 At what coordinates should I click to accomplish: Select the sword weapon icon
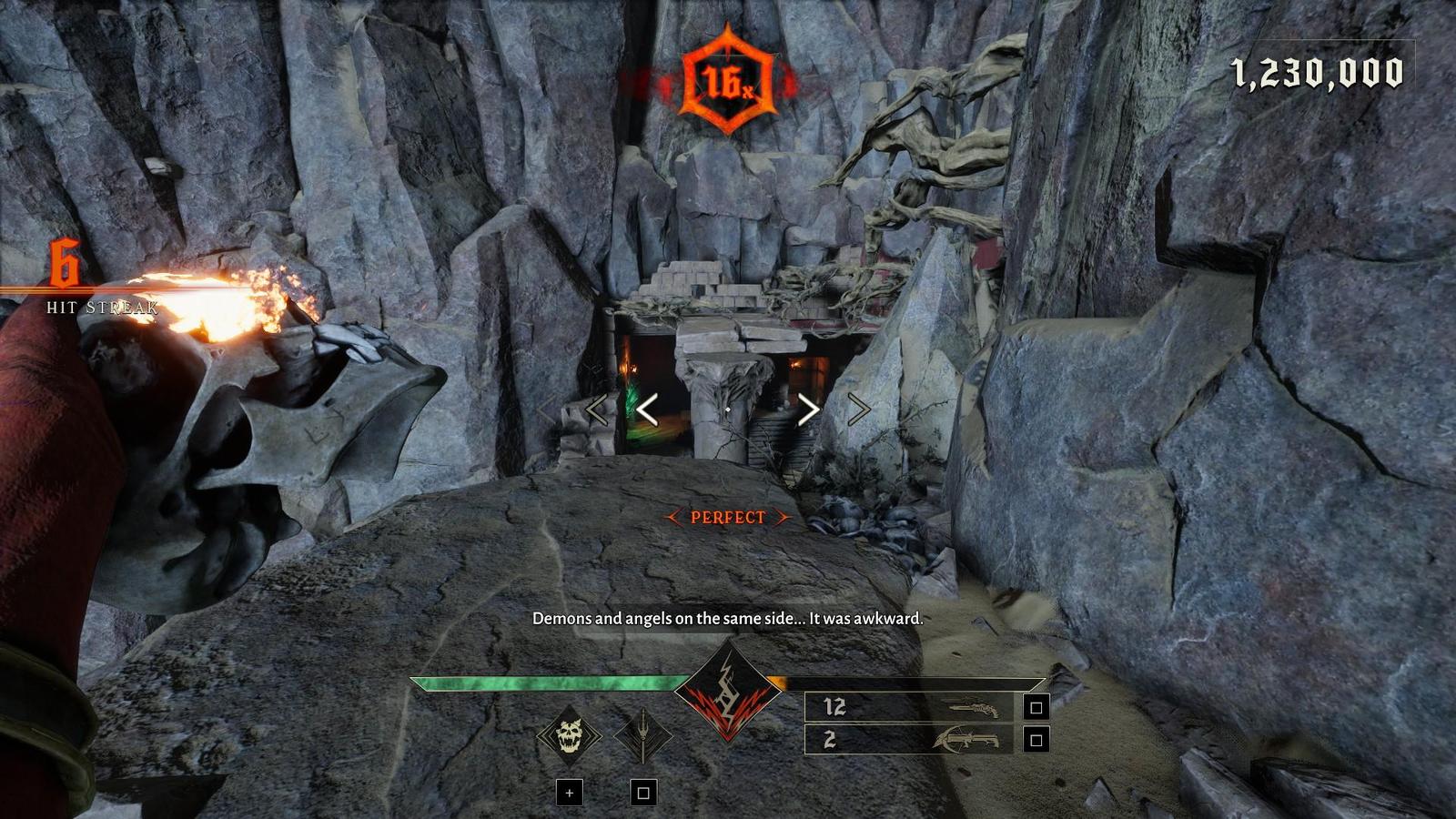[x=643, y=735]
